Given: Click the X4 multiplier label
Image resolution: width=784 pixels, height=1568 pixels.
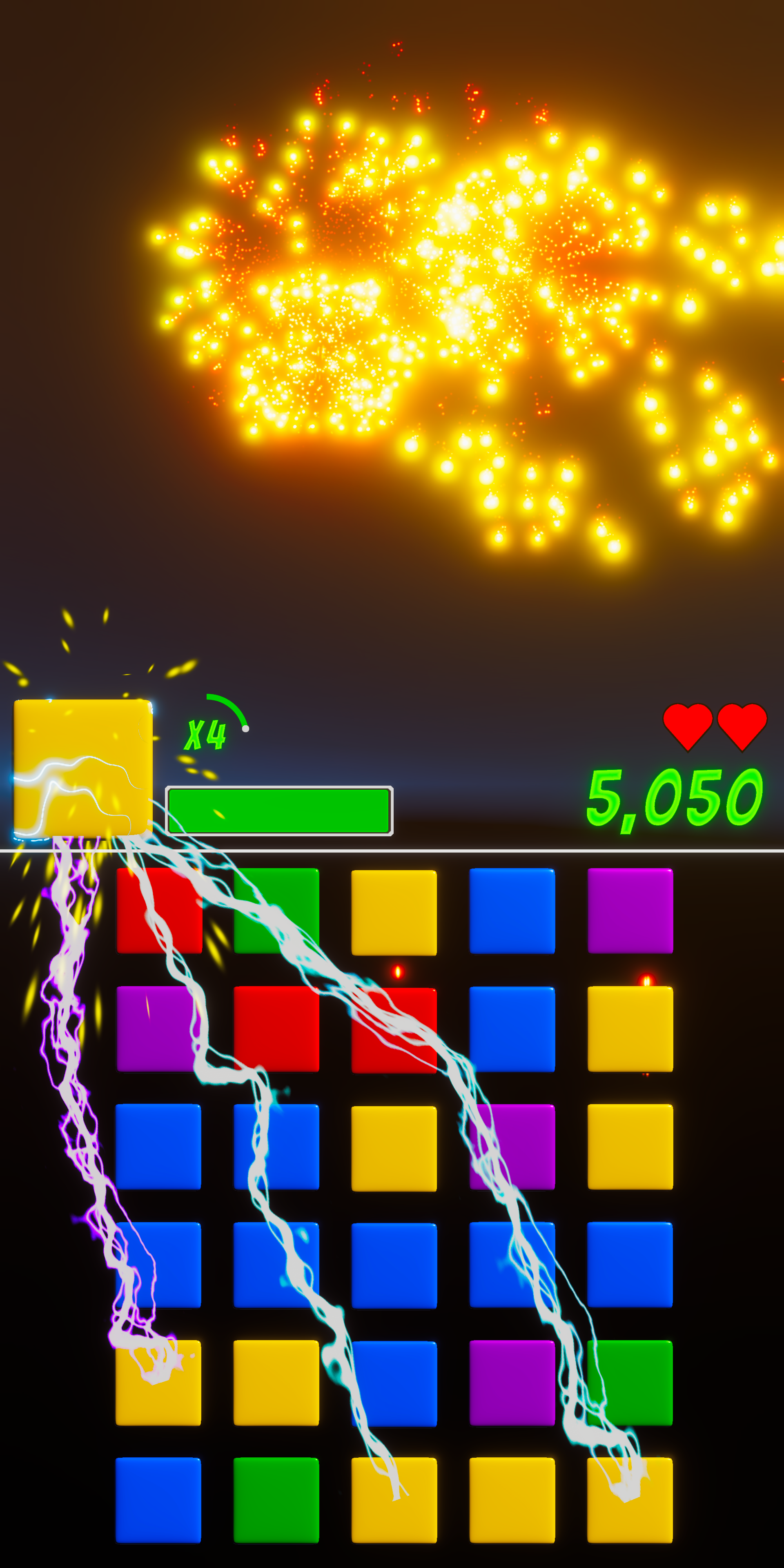Looking at the screenshot, I should coord(206,735).
